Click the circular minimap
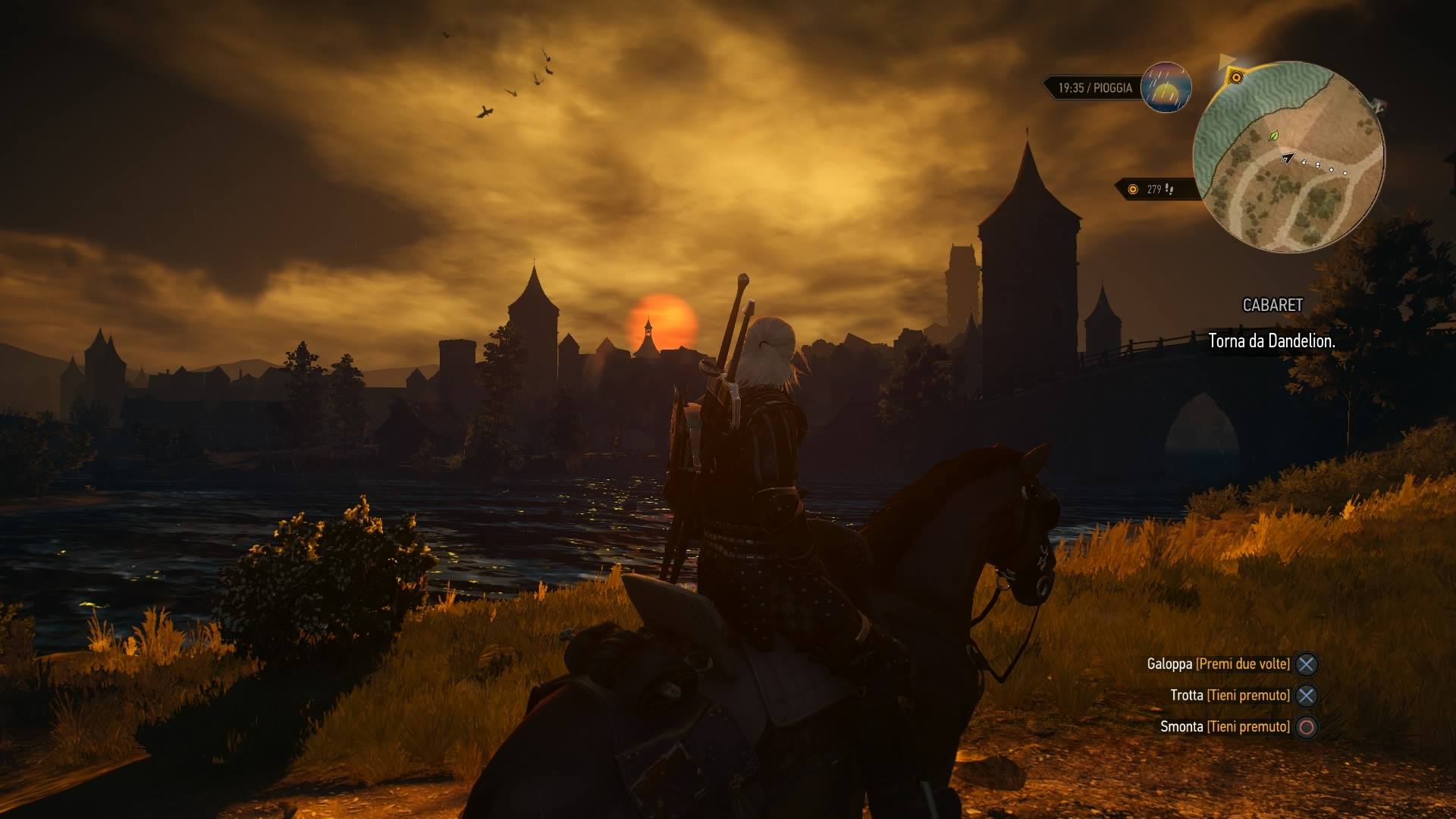 tap(1288, 157)
